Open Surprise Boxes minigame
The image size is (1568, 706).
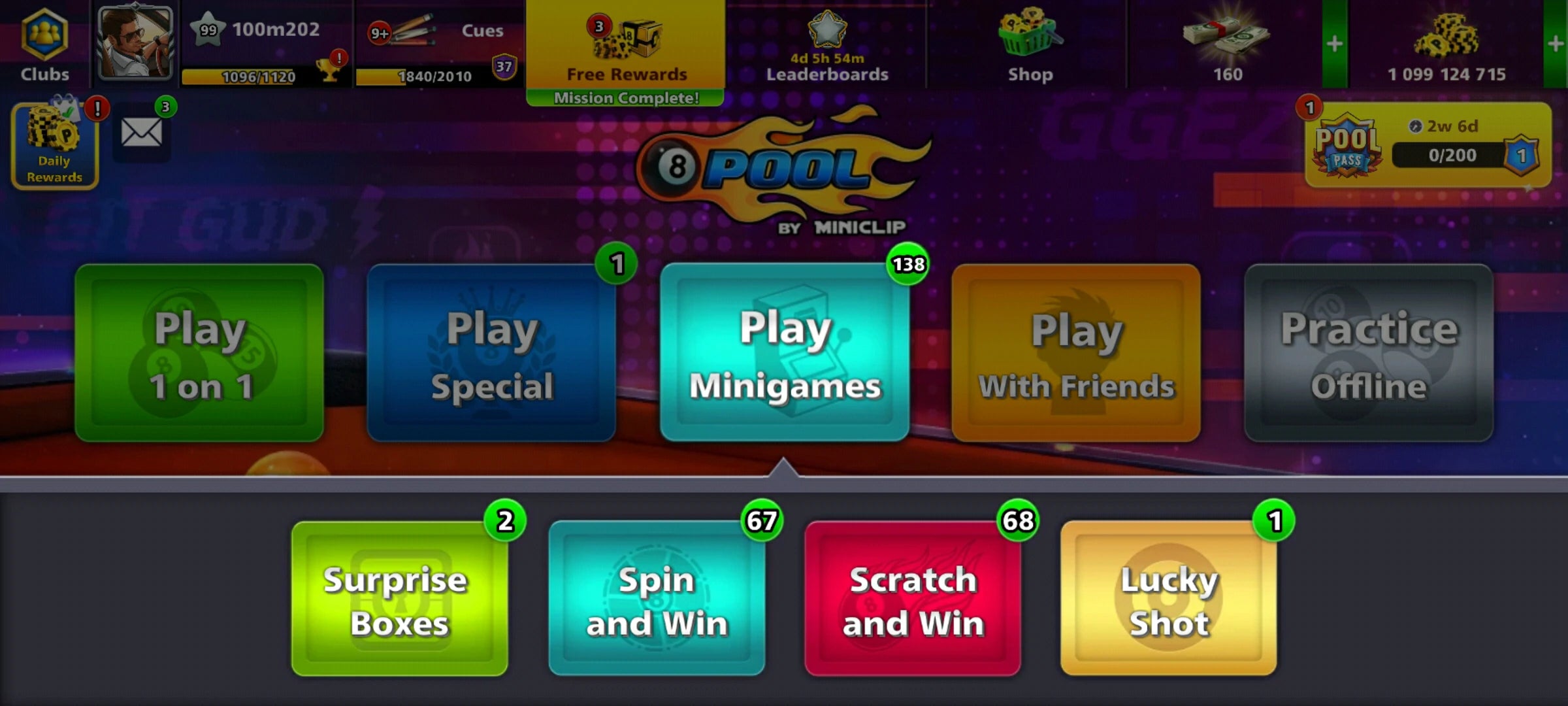pos(400,598)
